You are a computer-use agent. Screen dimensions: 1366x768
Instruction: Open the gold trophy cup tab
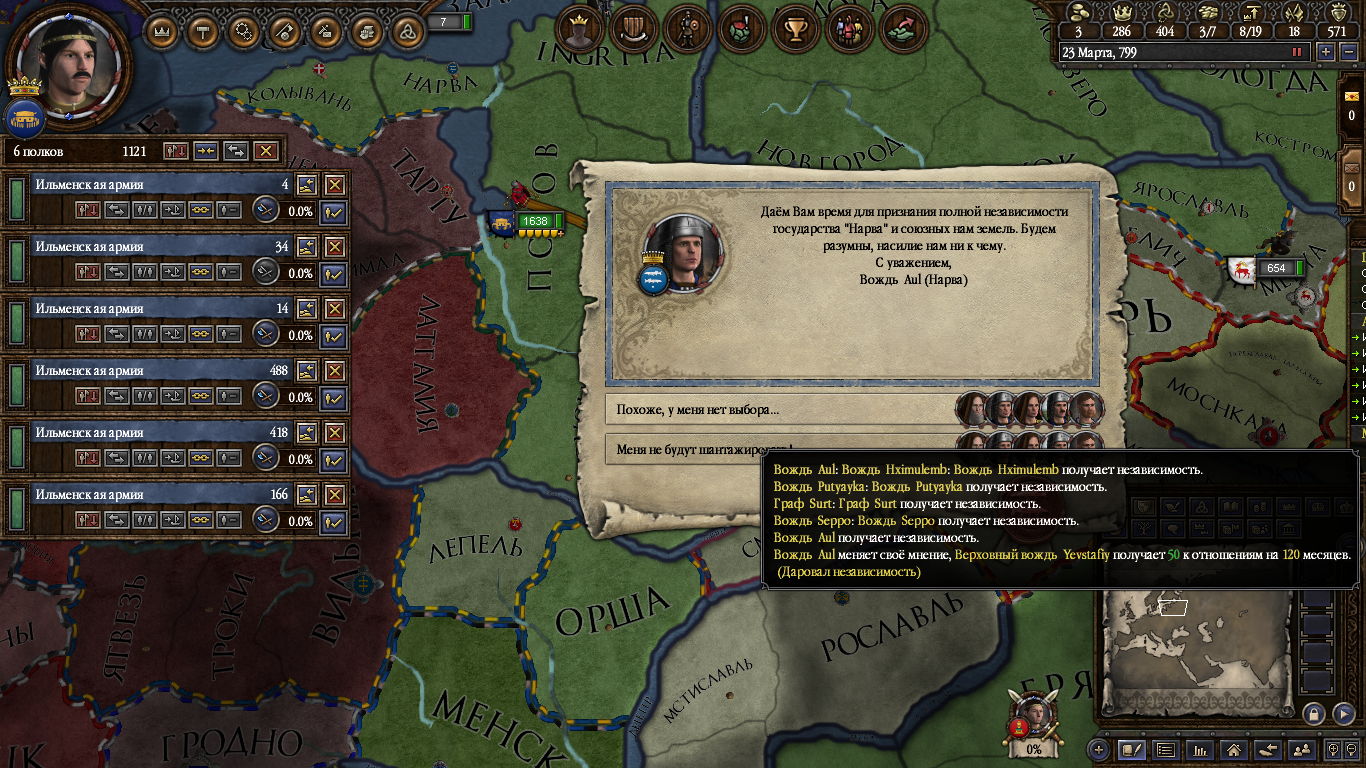point(795,30)
